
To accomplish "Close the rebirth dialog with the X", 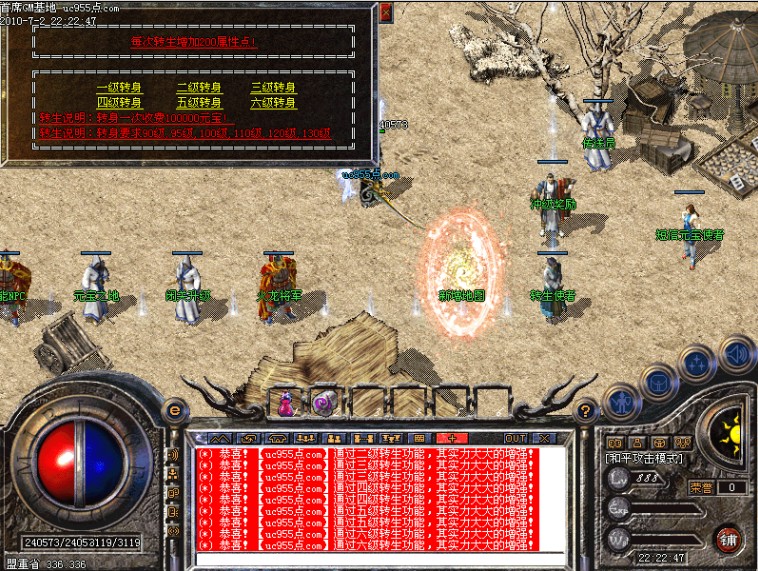I will pyautogui.click(x=386, y=13).
